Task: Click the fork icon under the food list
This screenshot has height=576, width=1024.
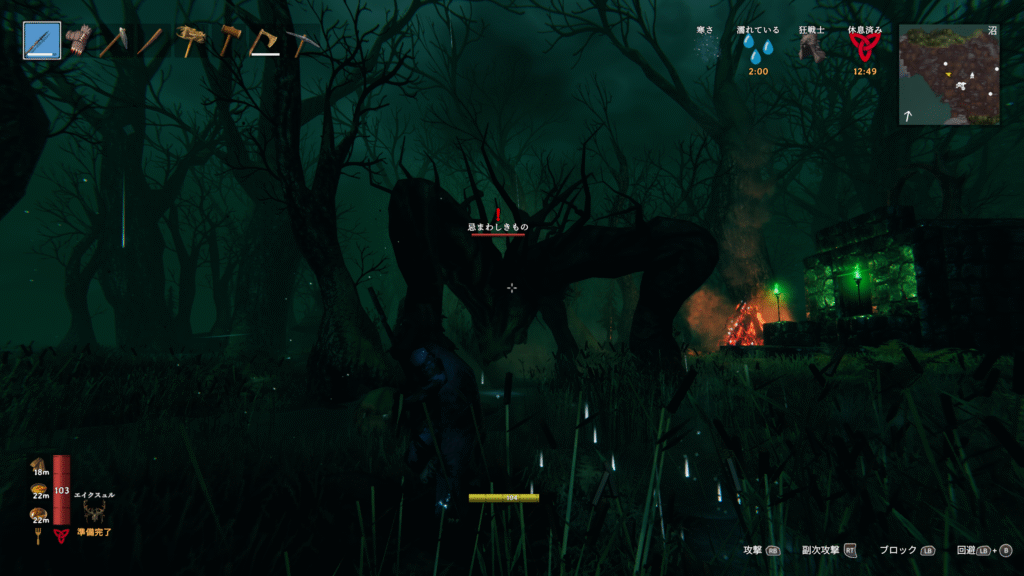Action: 39,536
